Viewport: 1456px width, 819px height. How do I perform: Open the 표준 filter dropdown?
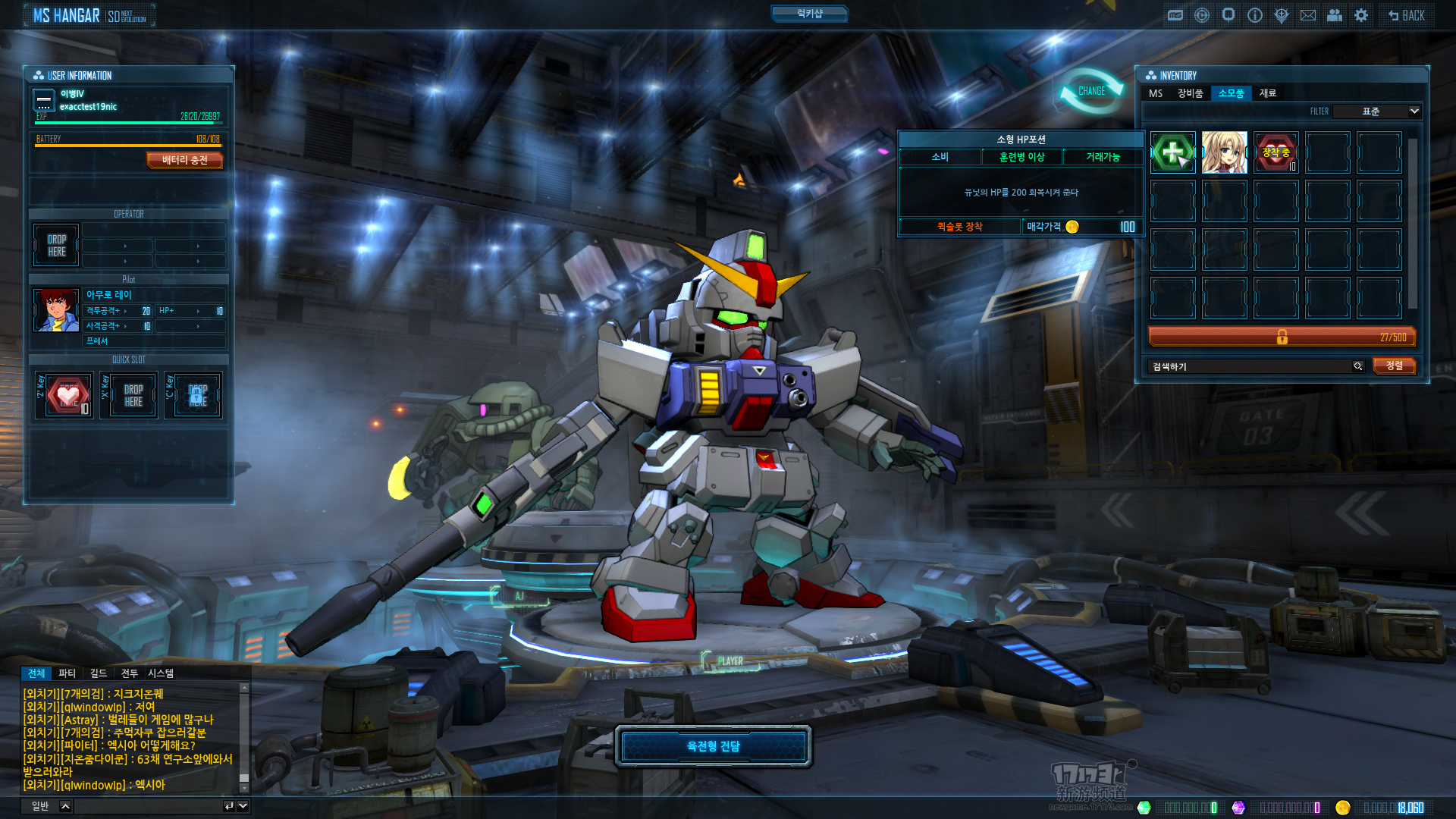pos(1377,111)
